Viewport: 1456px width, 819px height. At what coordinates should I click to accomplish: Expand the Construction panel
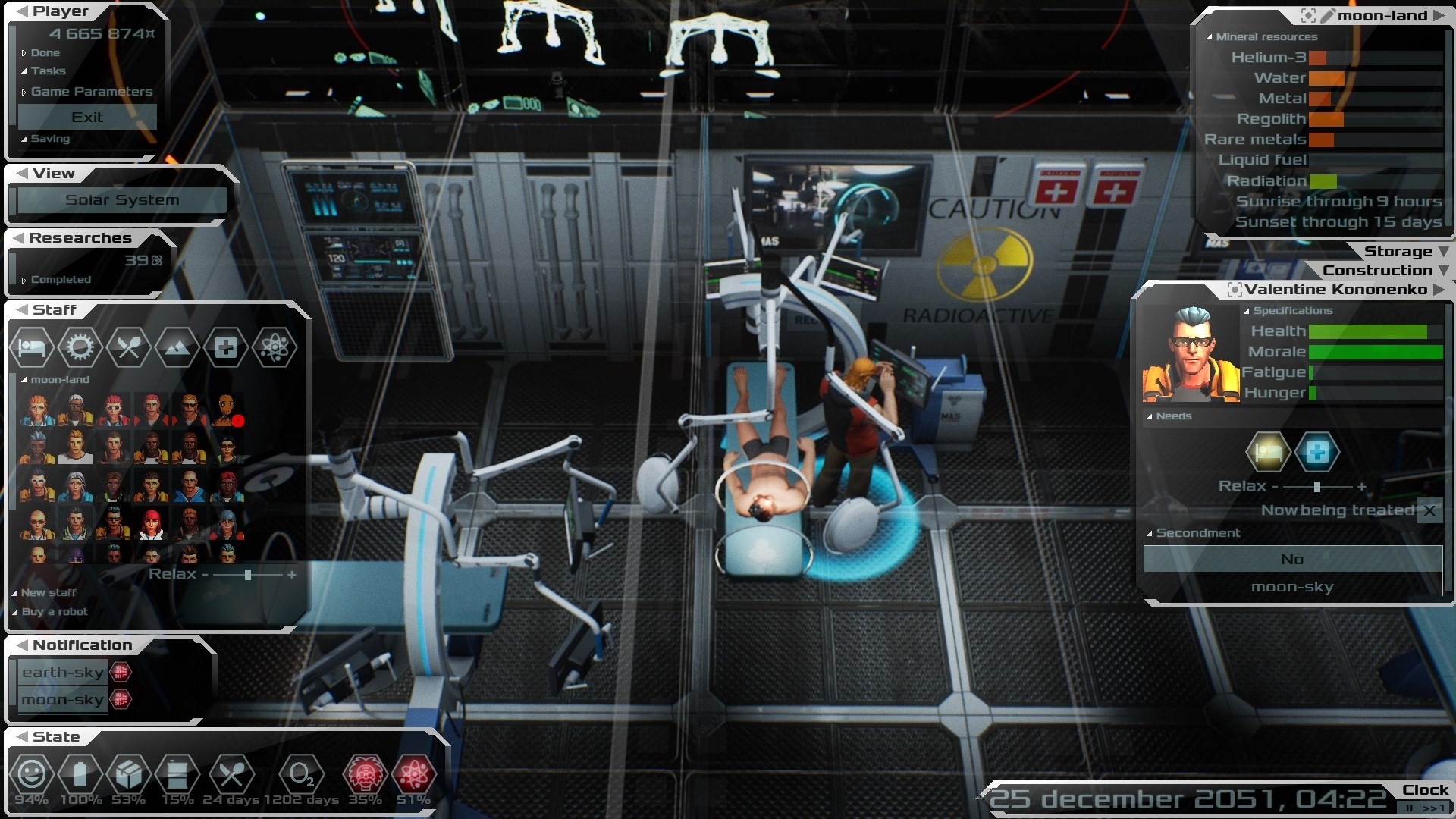pyautogui.click(x=1377, y=271)
